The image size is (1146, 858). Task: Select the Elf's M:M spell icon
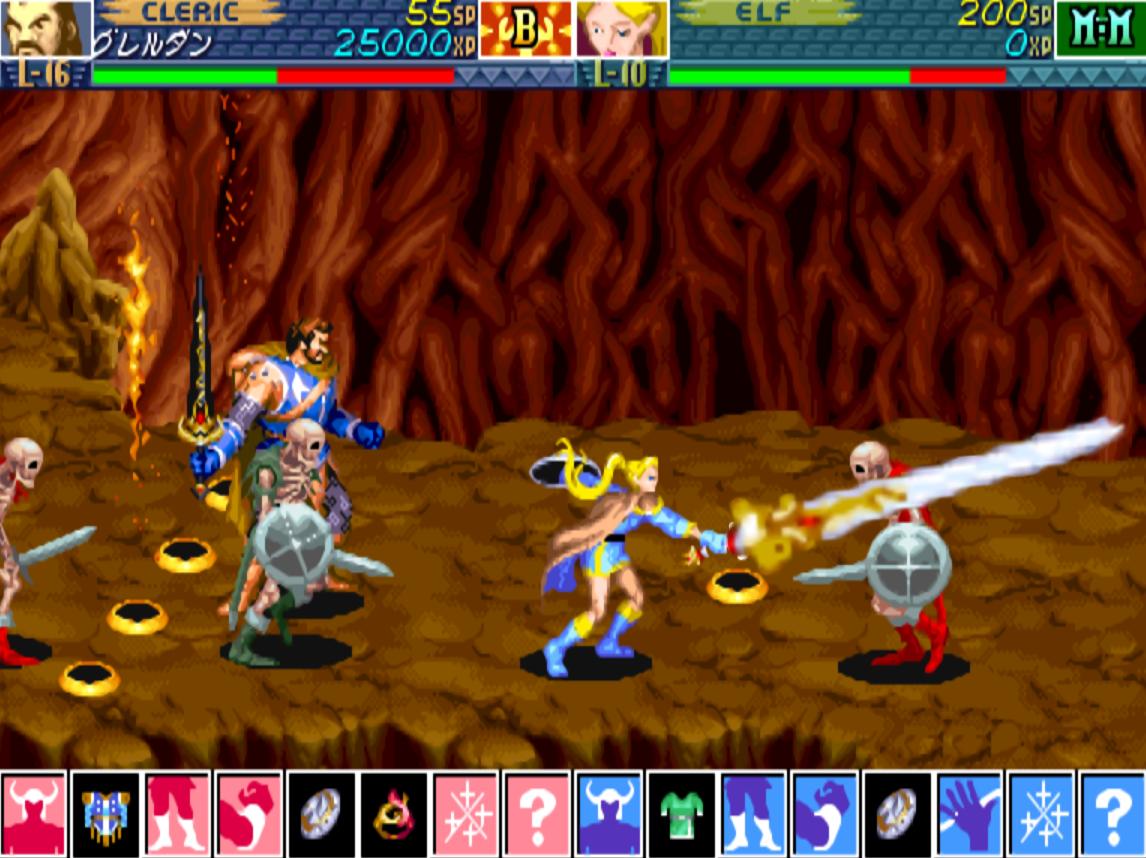tap(1099, 28)
